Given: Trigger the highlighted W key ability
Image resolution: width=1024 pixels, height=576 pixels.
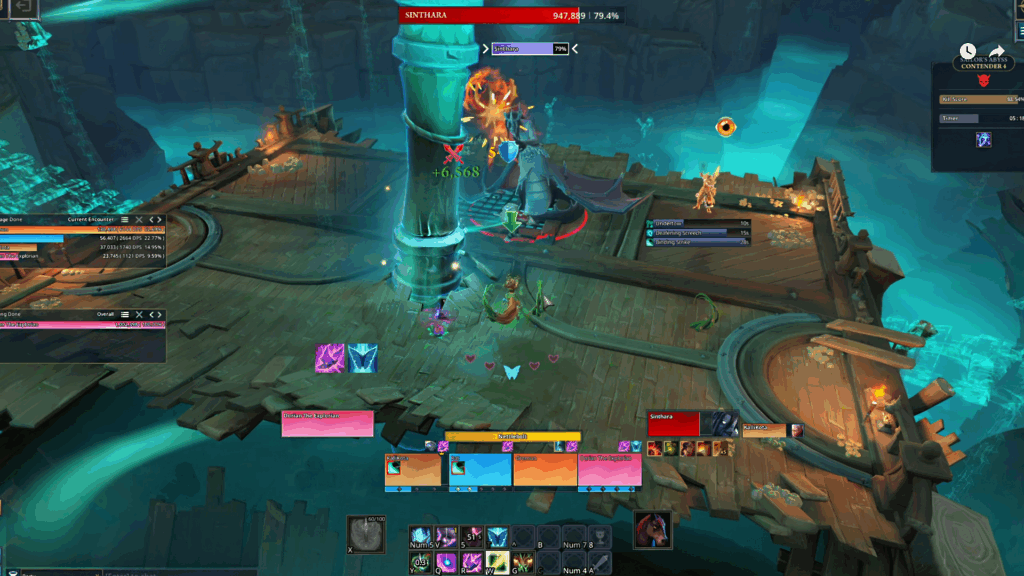Looking at the screenshot, I should pyautogui.click(x=497, y=562).
